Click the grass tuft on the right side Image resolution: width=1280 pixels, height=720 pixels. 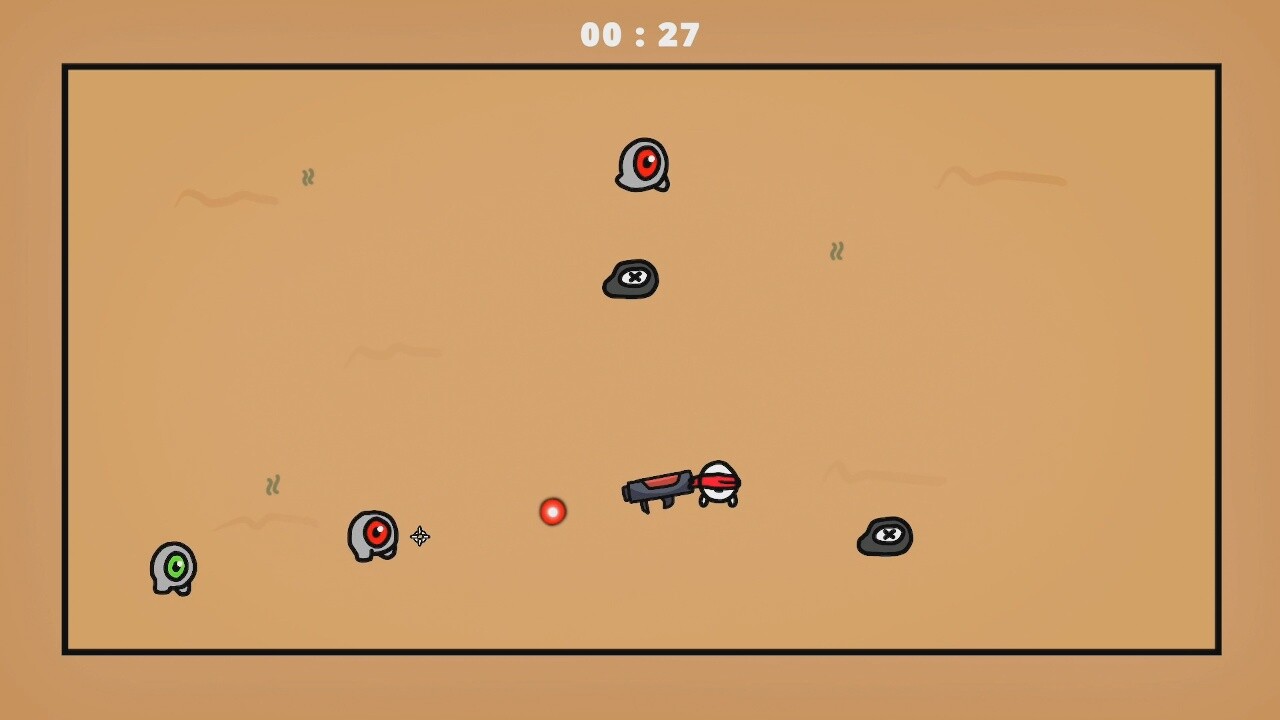click(837, 251)
